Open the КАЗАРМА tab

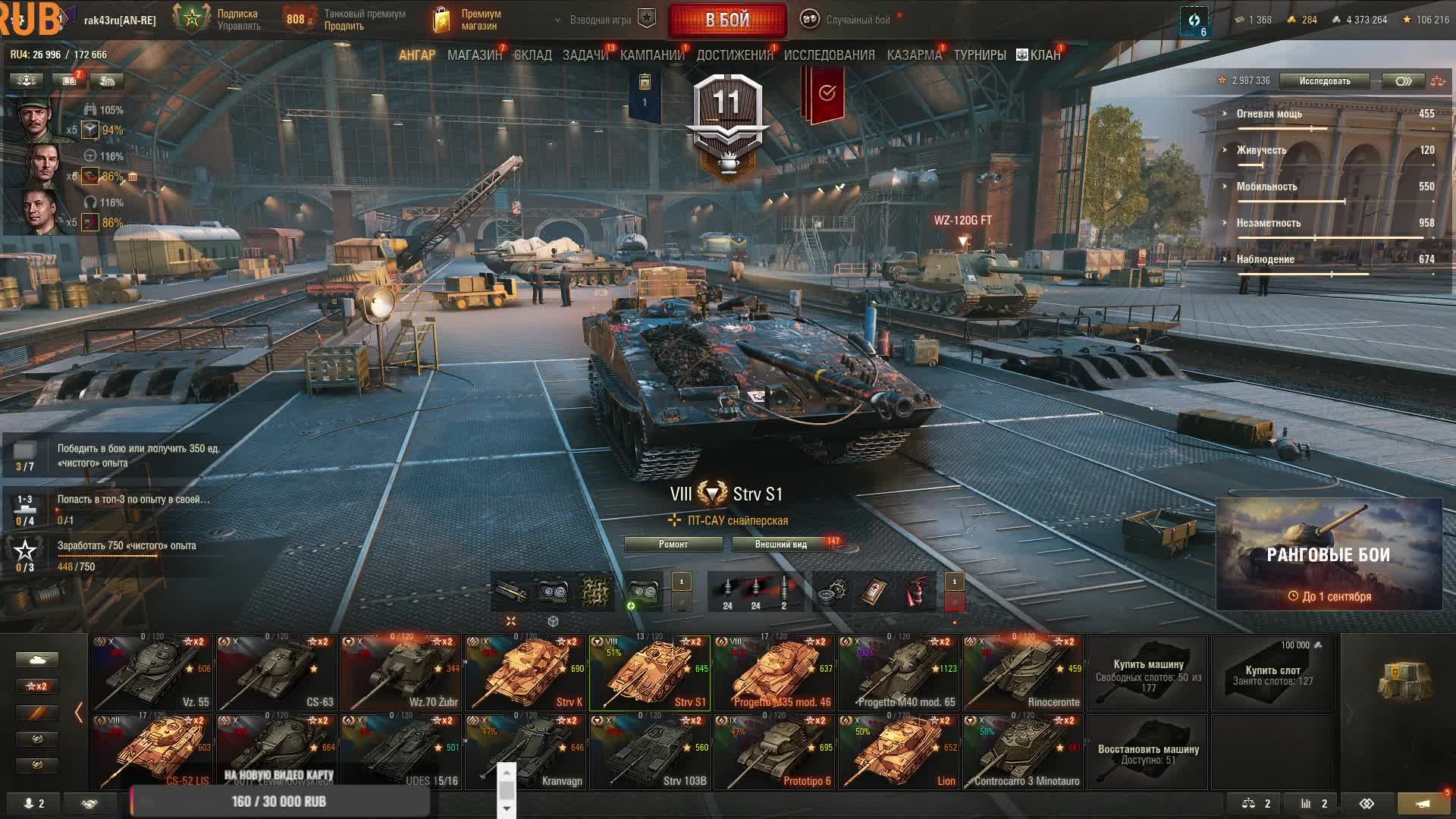click(x=914, y=55)
